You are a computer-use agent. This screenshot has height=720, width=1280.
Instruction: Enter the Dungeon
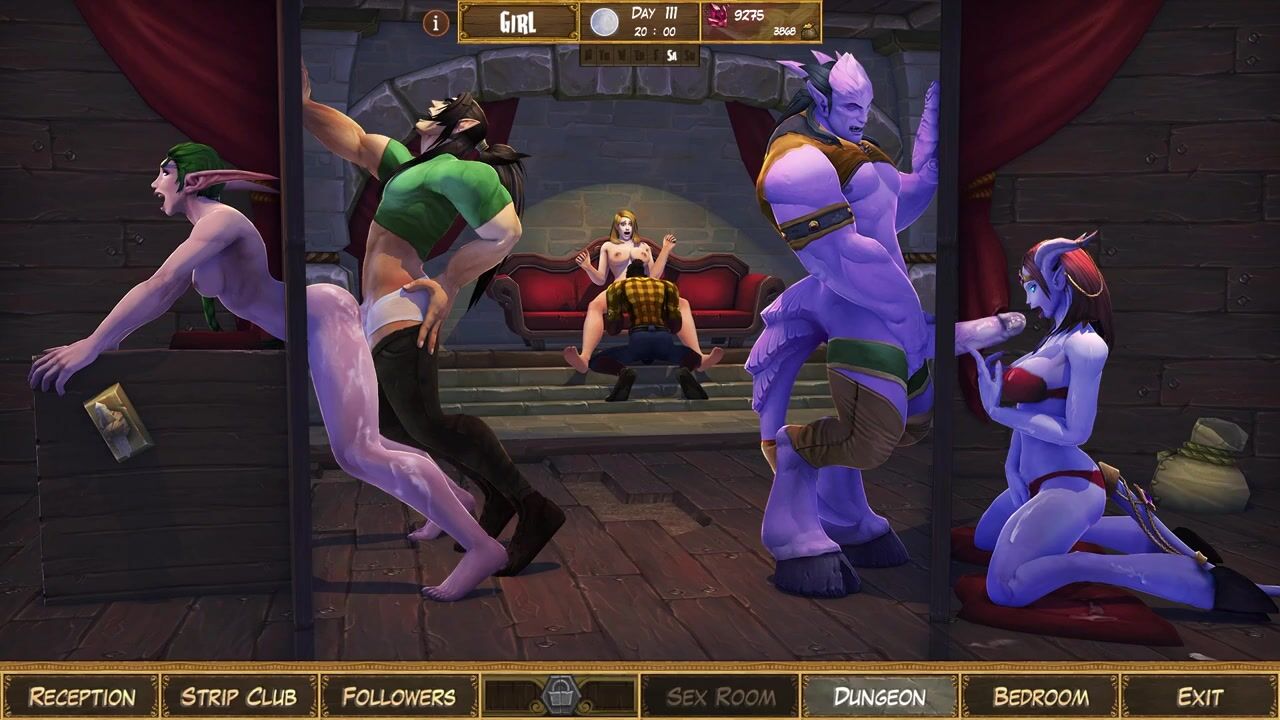coord(880,696)
